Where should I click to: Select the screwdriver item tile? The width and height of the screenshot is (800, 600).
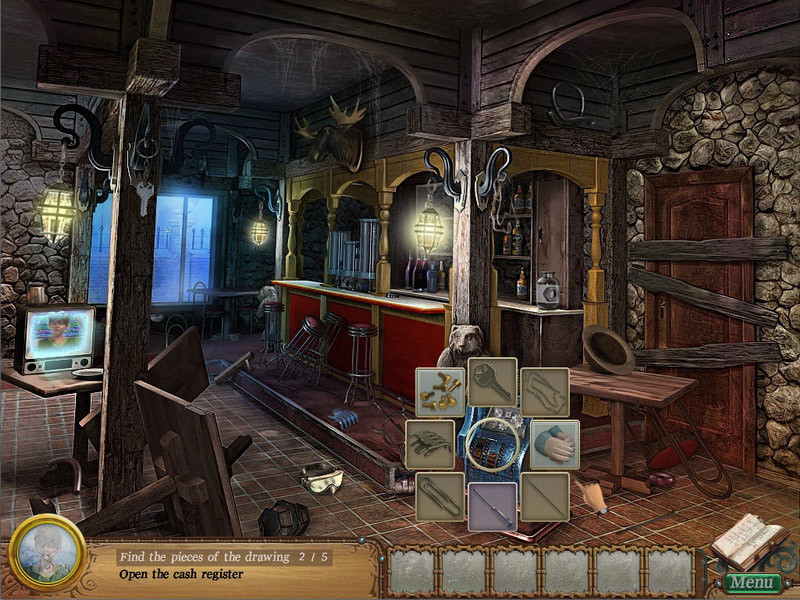(493, 506)
